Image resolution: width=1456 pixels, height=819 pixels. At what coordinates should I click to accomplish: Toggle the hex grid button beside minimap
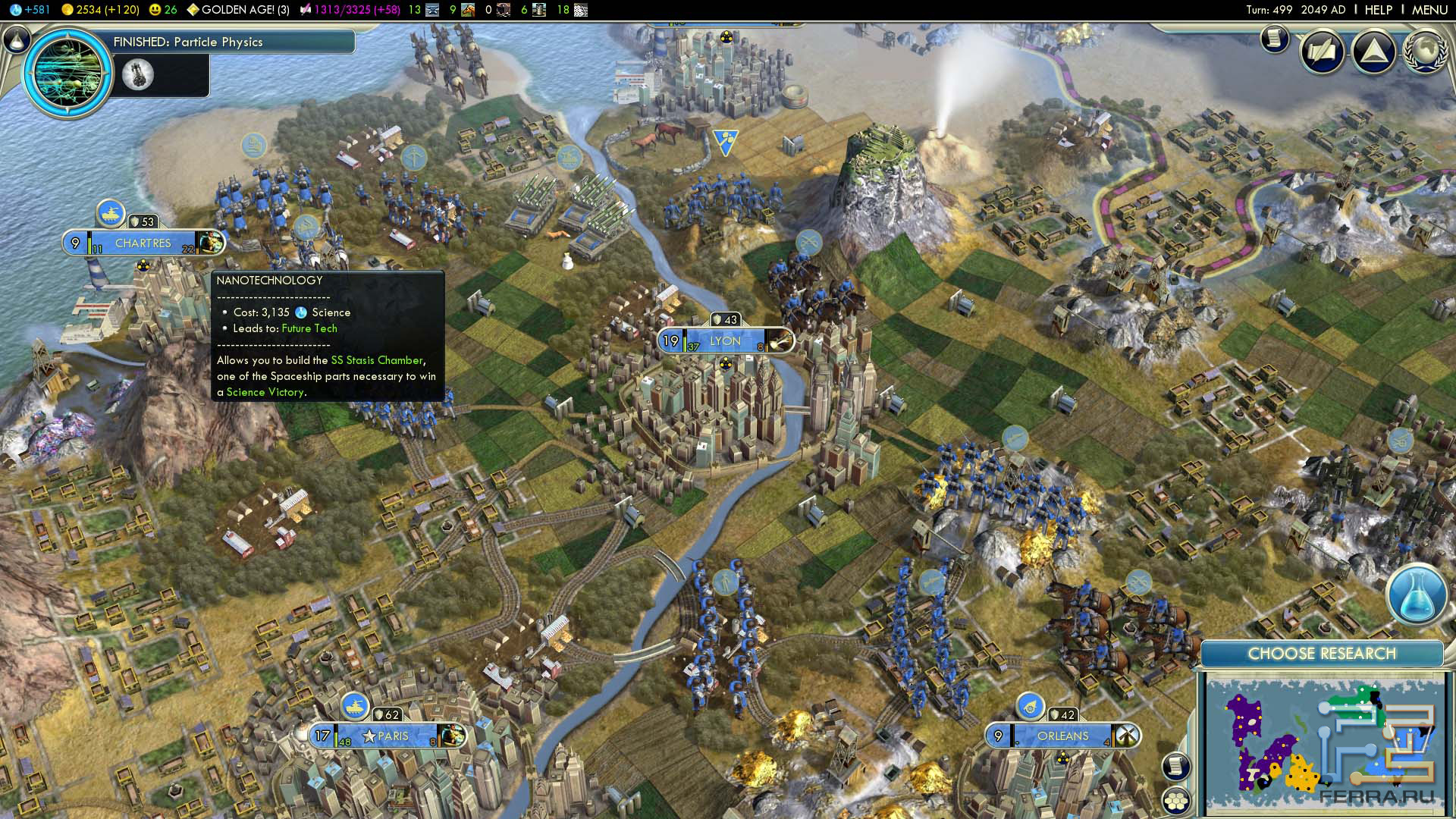coord(1176,800)
